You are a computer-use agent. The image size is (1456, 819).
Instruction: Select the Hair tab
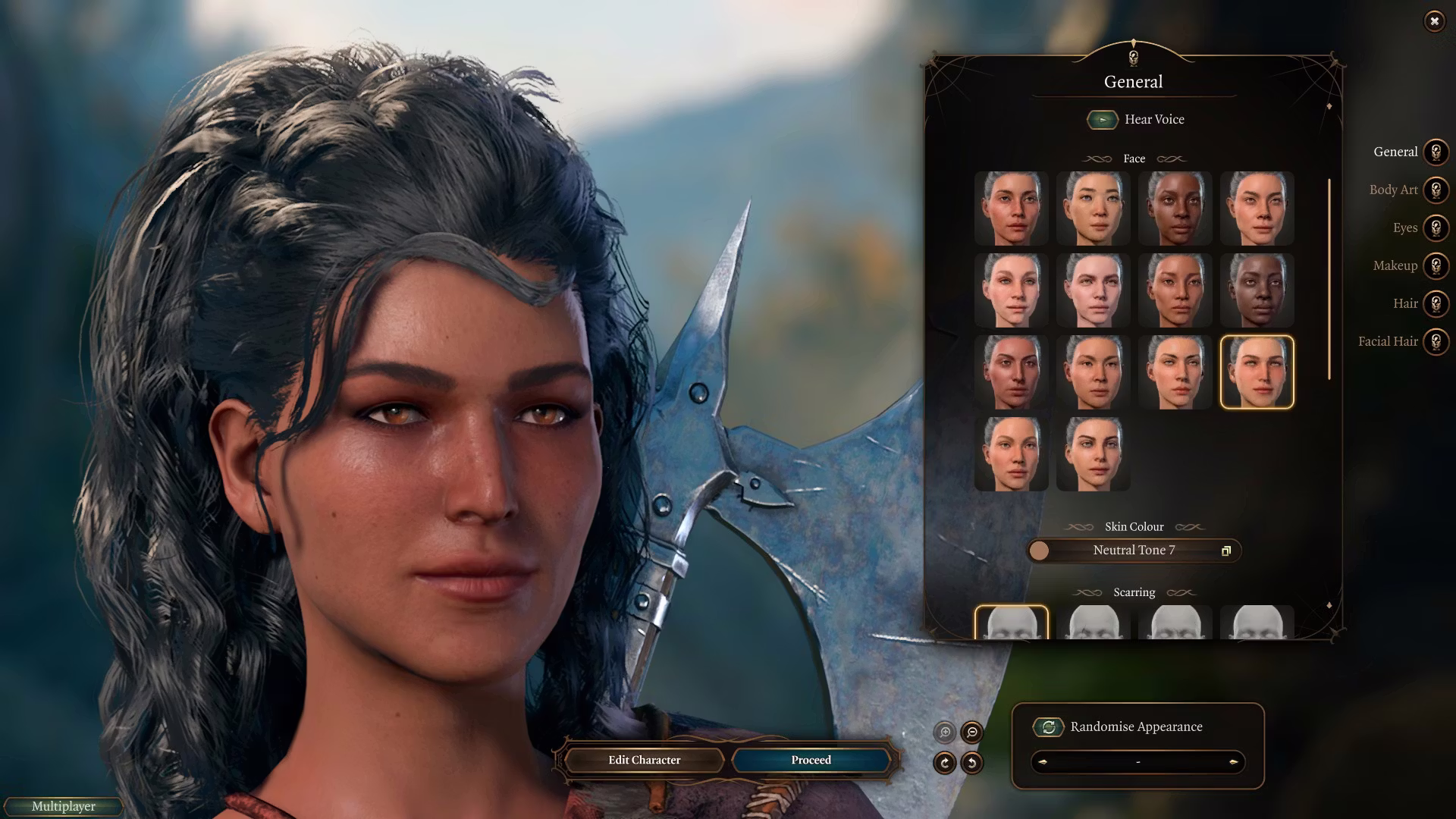(x=1435, y=303)
